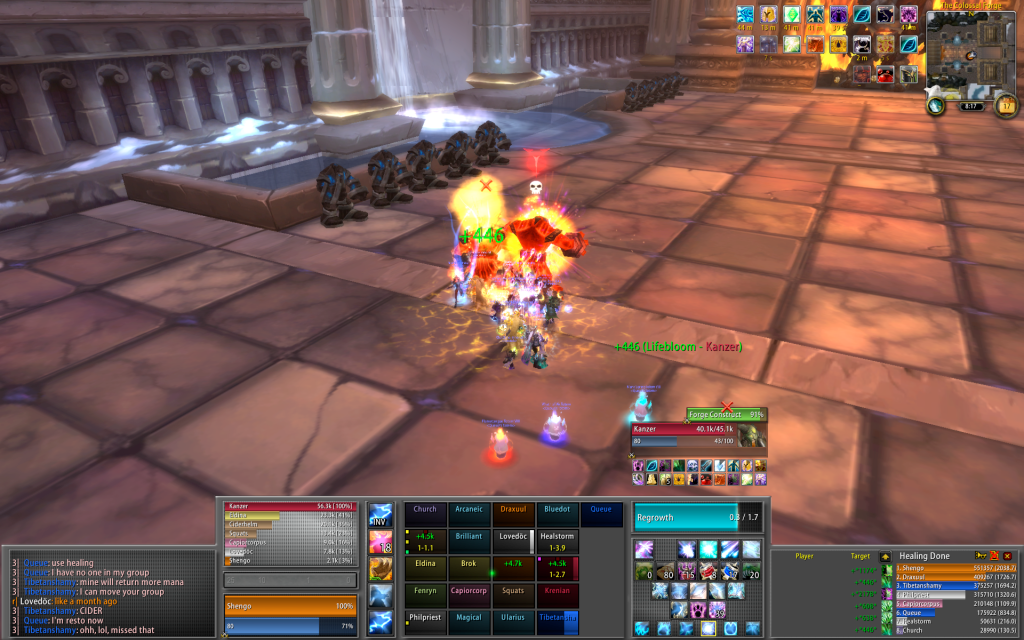Click the tracking icon beside the minimap

(936, 104)
